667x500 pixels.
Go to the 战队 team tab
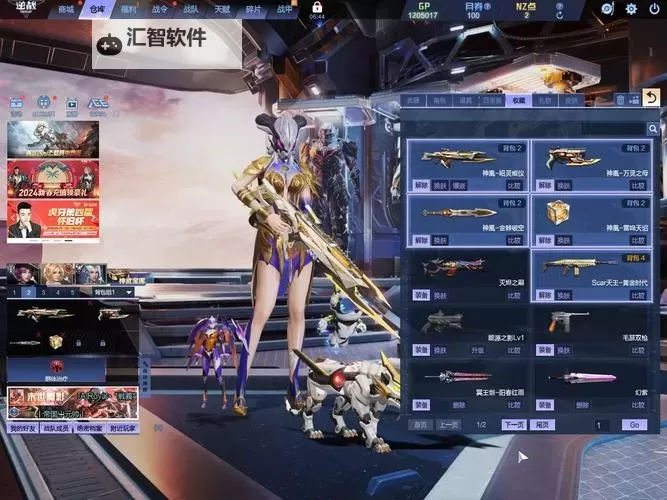(191, 10)
